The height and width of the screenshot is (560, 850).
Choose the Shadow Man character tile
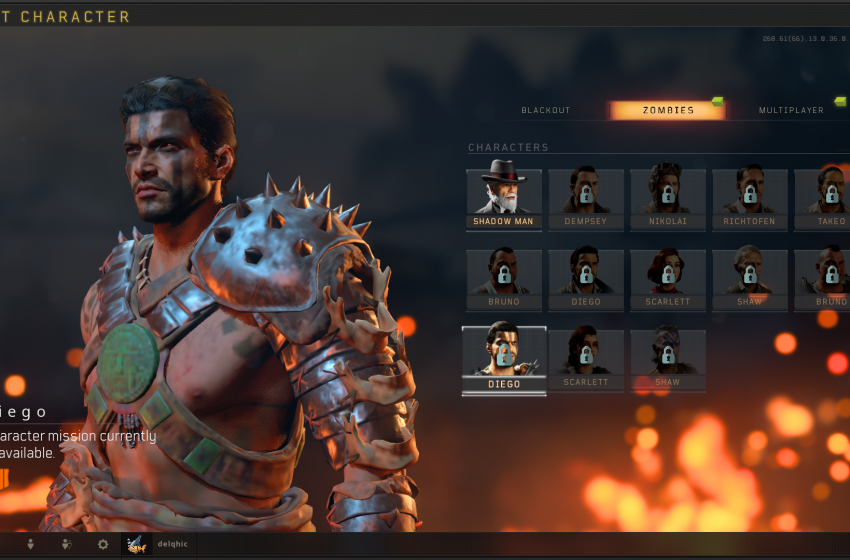point(504,199)
